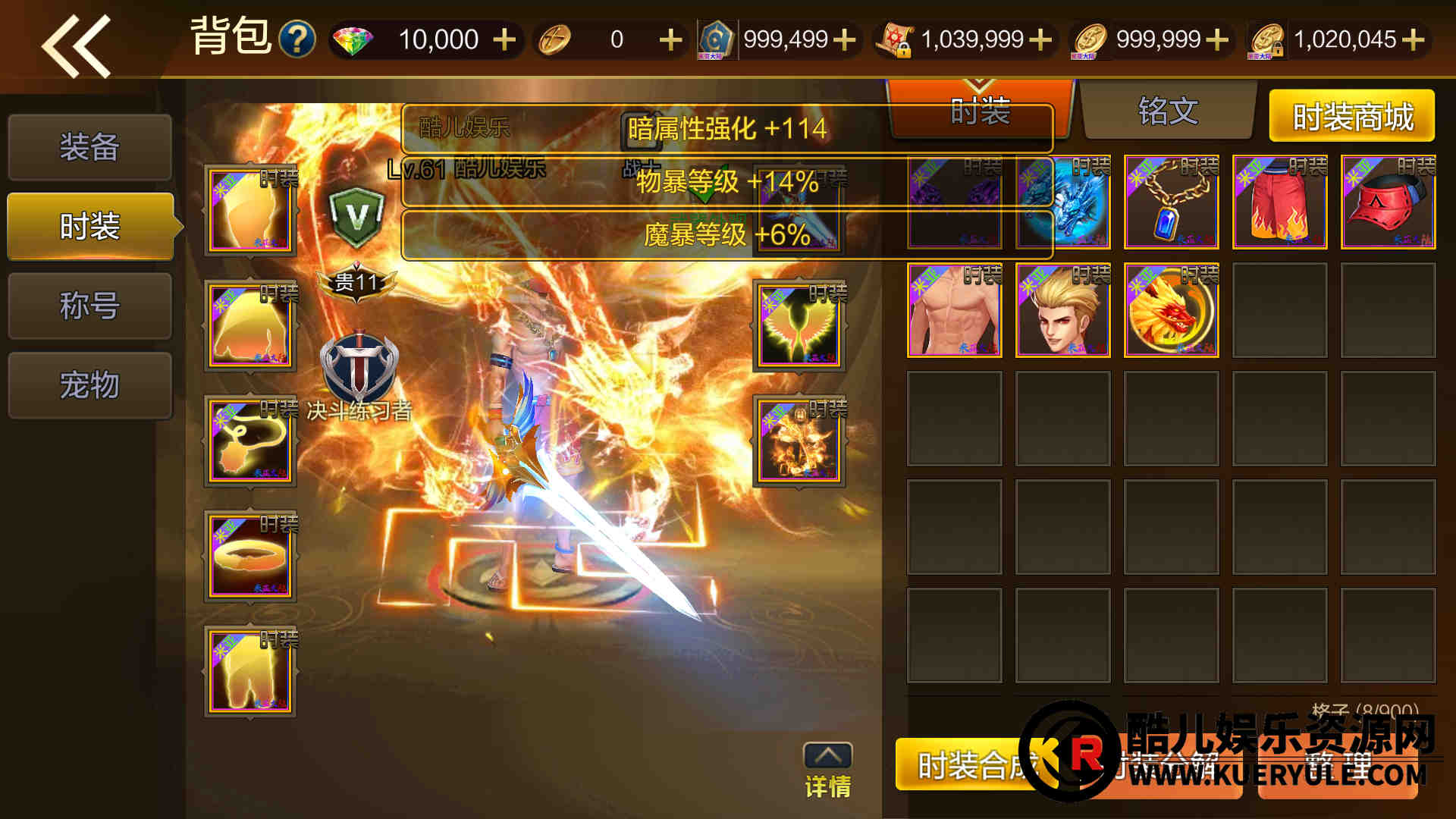This screenshot has width=1456, height=819.
Task: Open the 时装商城 fashion shop
Action: point(1352,117)
